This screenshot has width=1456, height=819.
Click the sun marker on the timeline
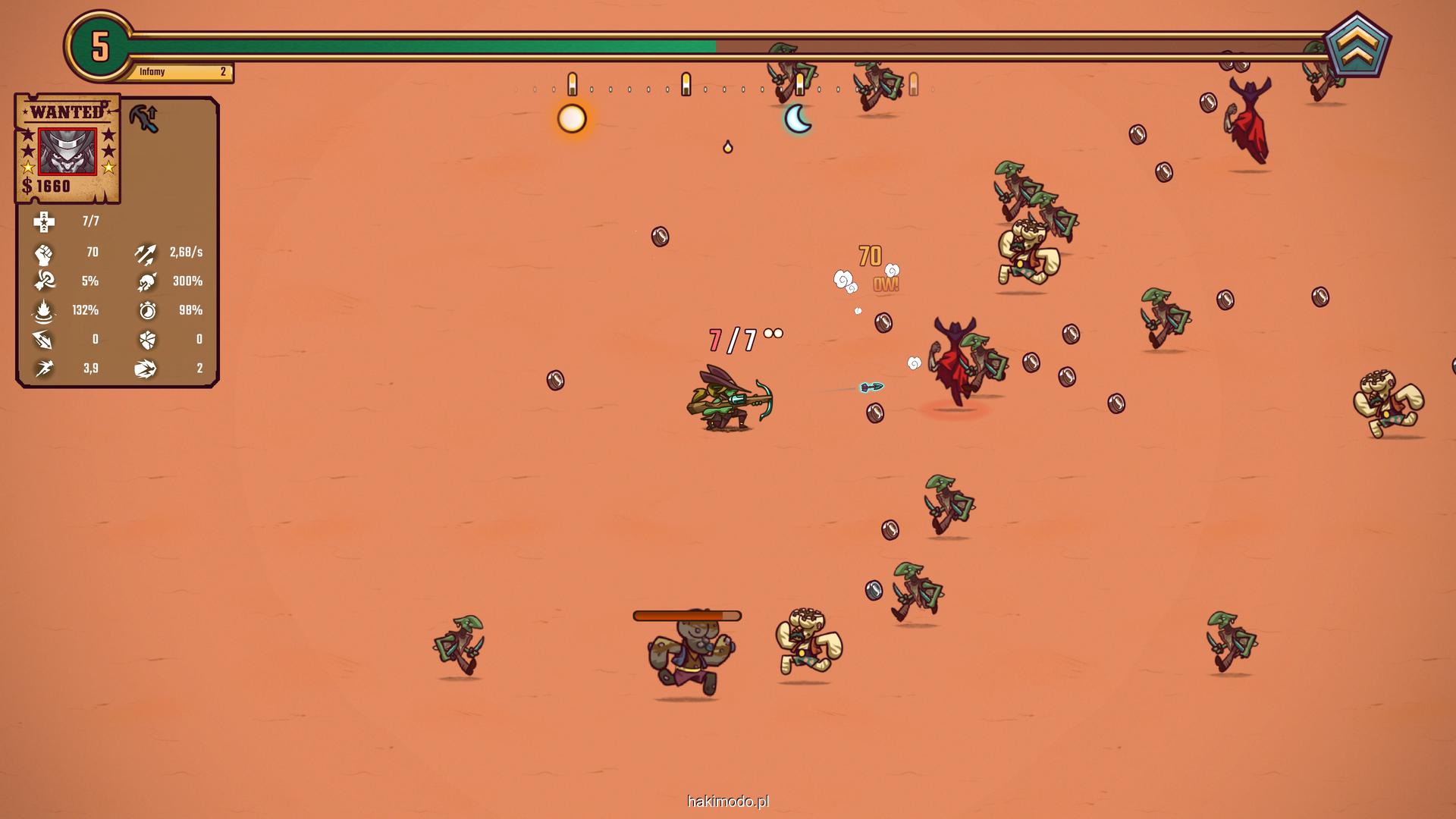pos(572,119)
